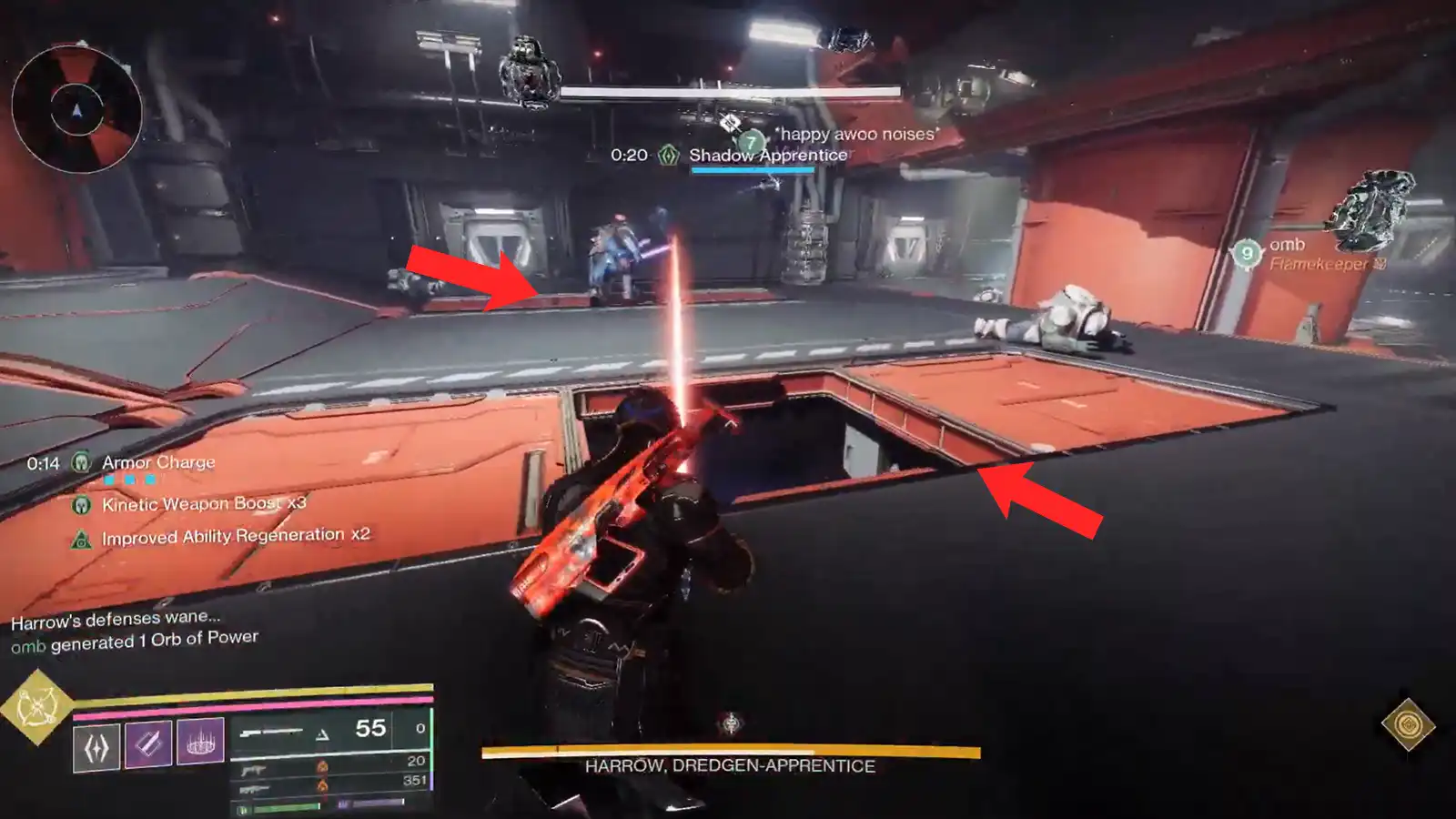The width and height of the screenshot is (1456, 819).
Task: Click the Shadow Apprentice nameplate text
Action: [769, 155]
